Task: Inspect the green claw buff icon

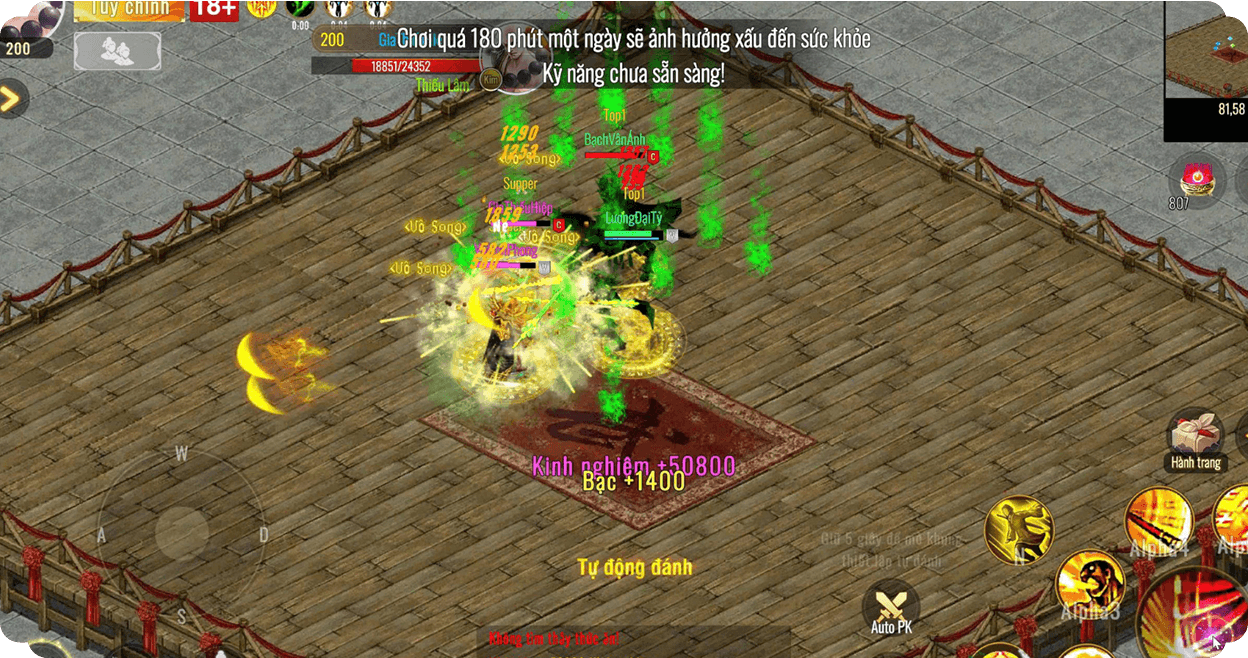Action: click(x=300, y=9)
